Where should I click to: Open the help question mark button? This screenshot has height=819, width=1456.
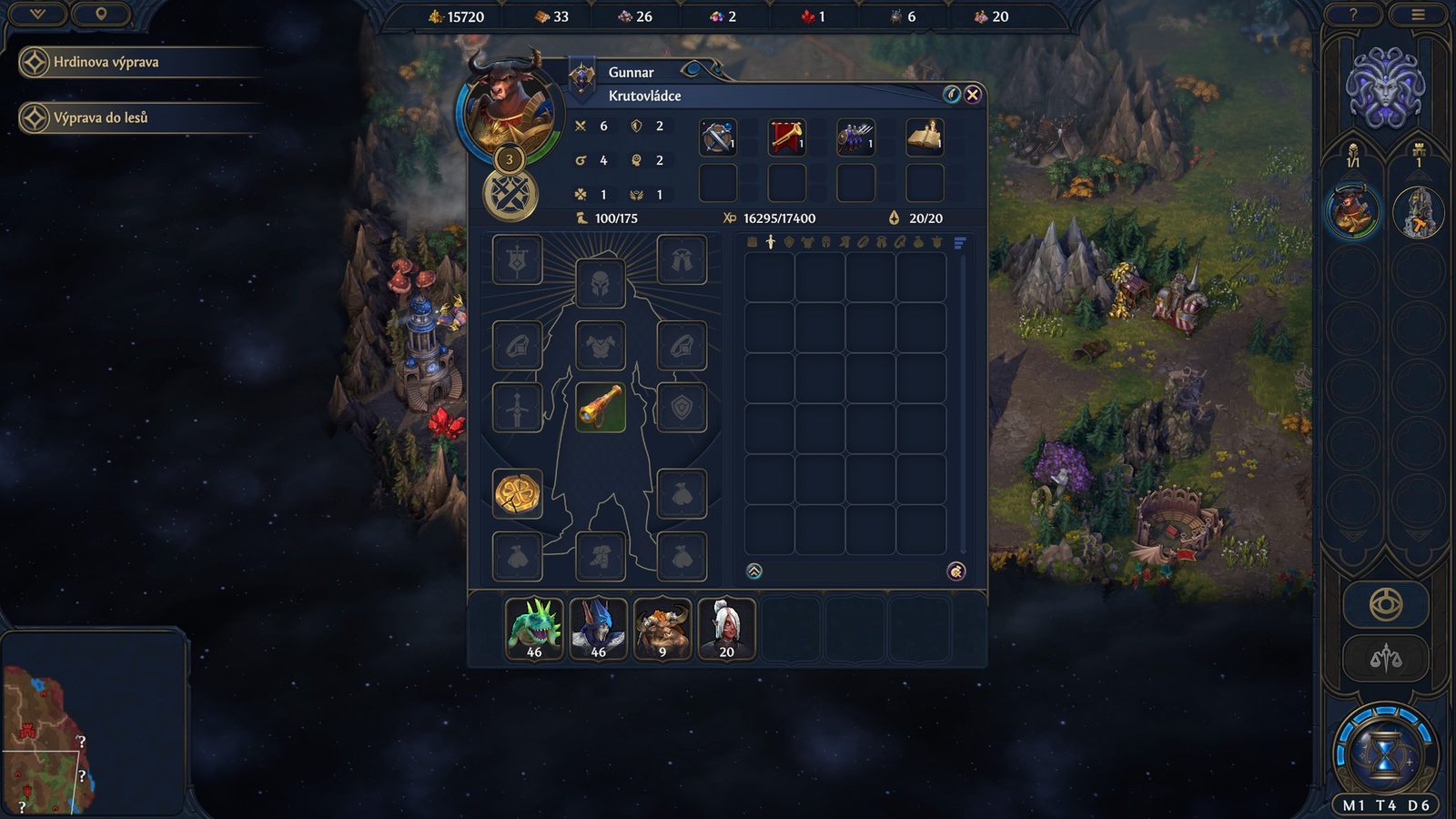[x=1353, y=15]
